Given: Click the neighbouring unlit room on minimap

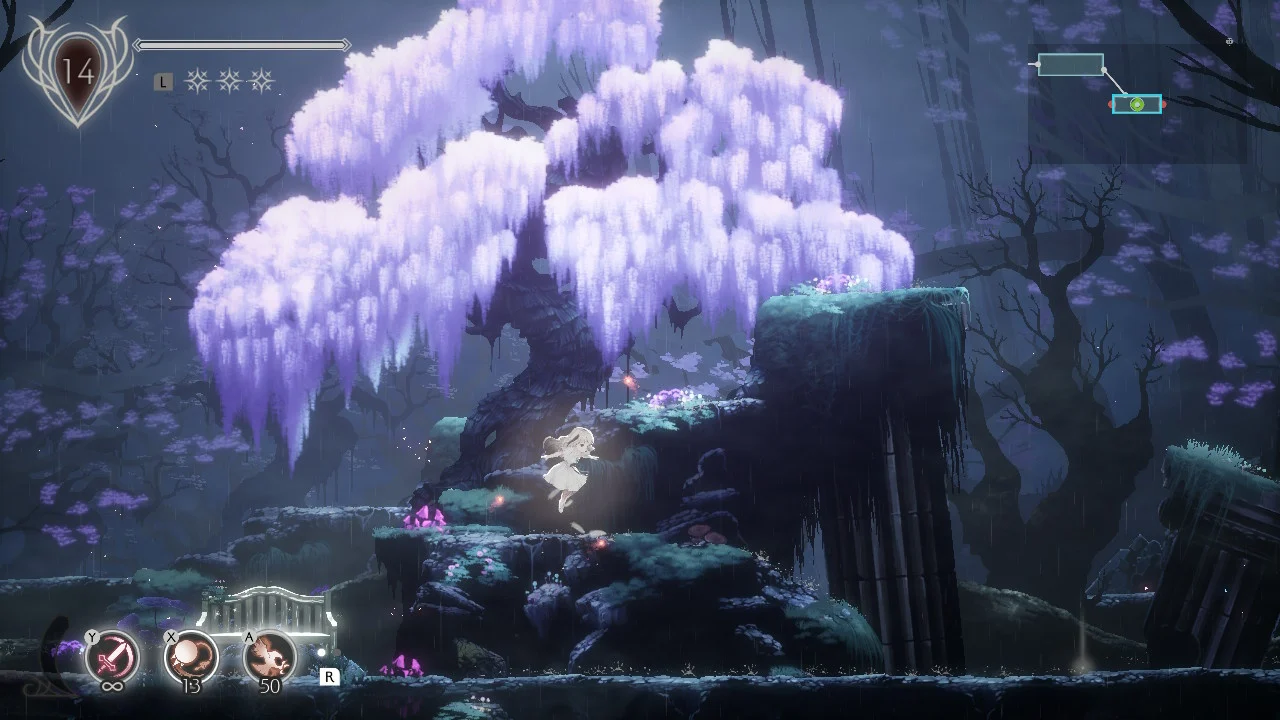Looking at the screenshot, I should pyautogui.click(x=1071, y=65).
